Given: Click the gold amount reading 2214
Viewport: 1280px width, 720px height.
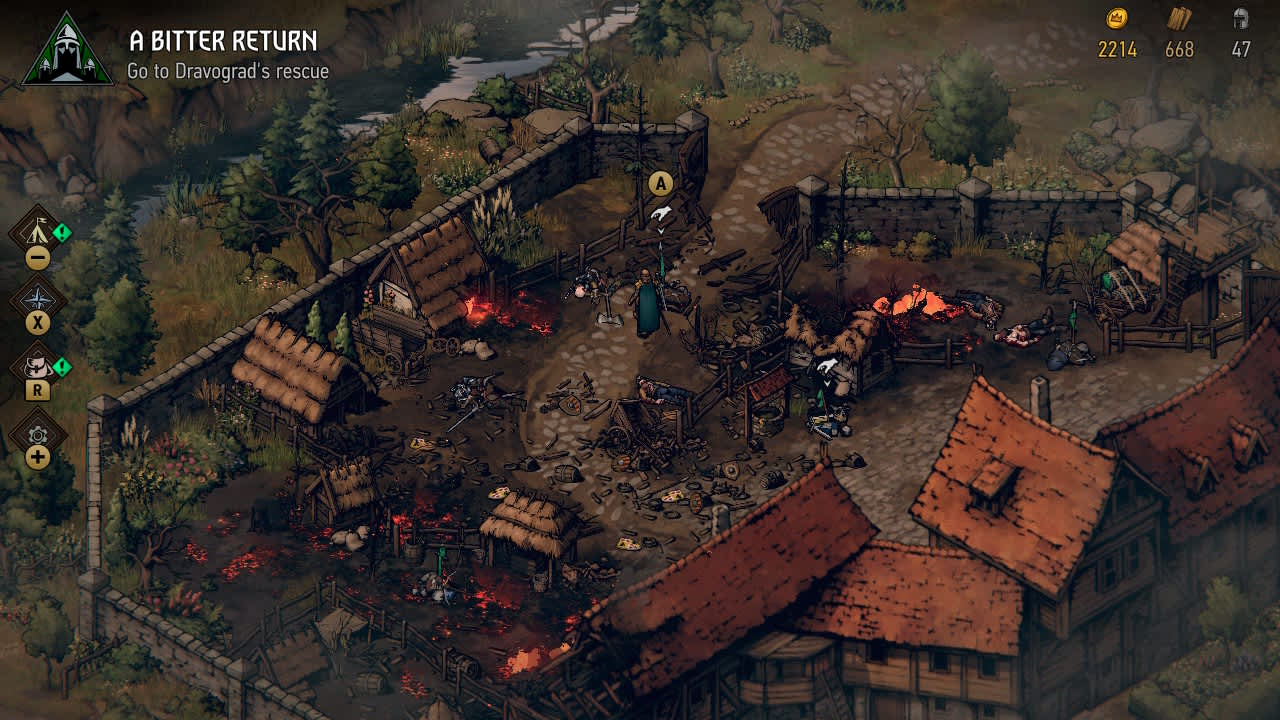Looking at the screenshot, I should click(x=1118, y=48).
